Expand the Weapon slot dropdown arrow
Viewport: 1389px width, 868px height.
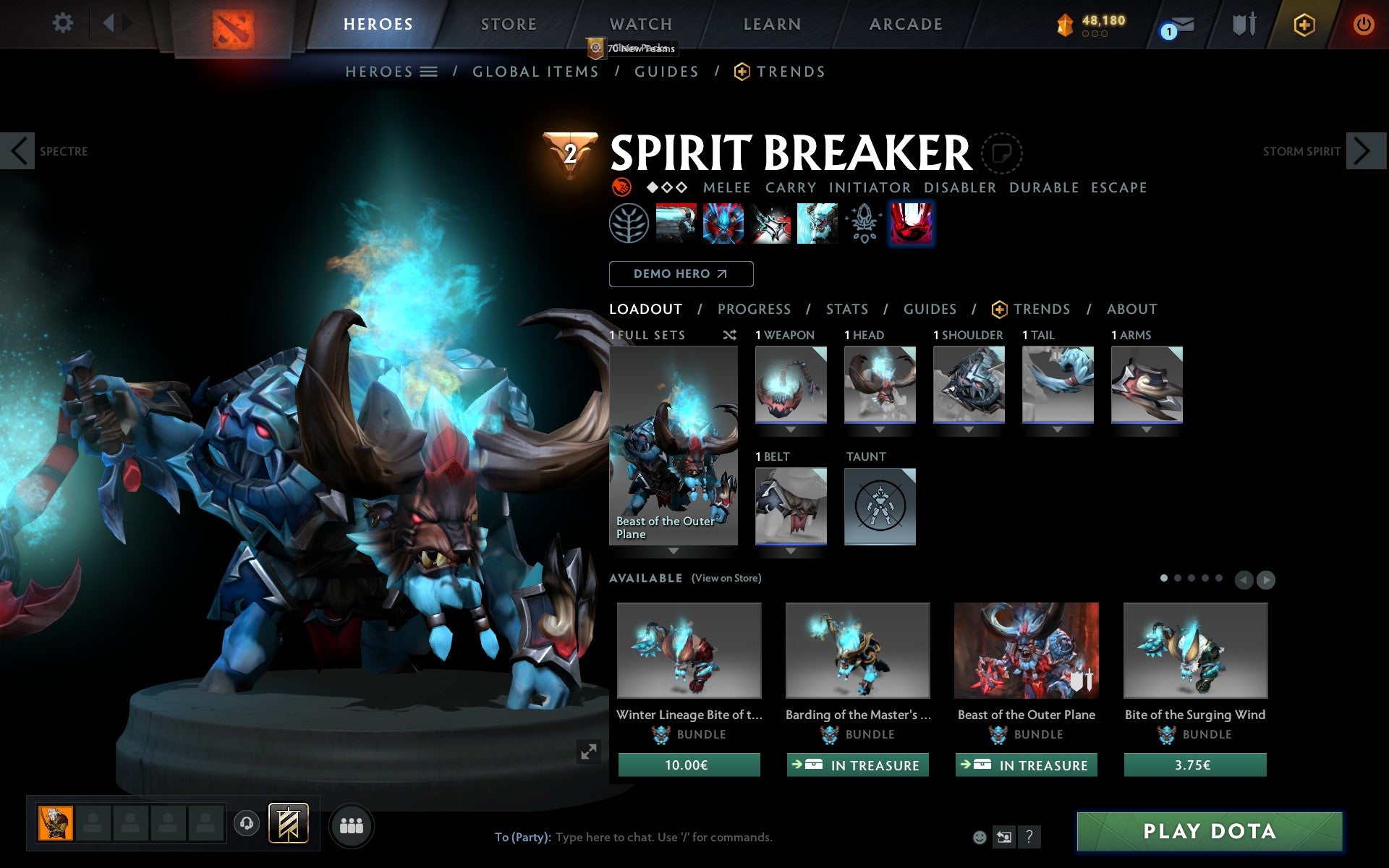790,428
